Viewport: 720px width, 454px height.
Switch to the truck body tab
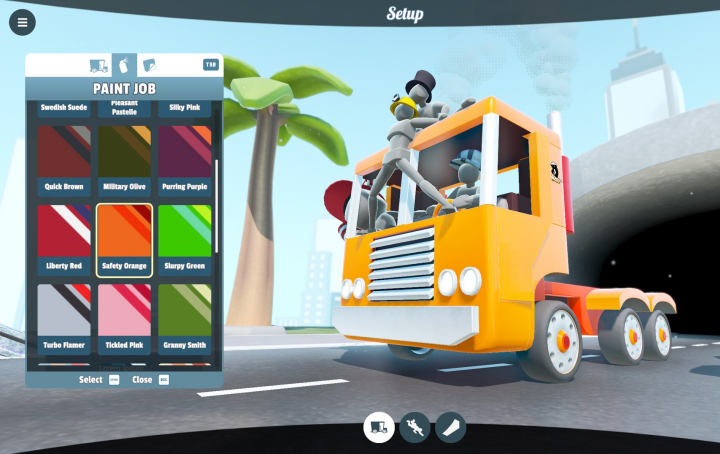pos(99,66)
